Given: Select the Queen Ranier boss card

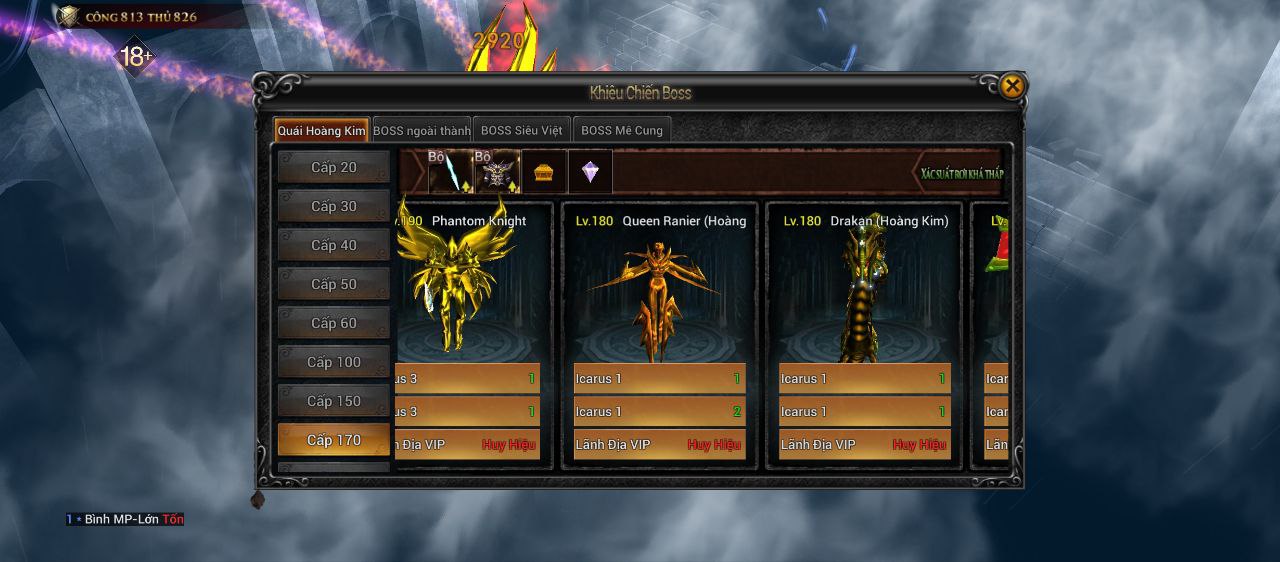Looking at the screenshot, I should coord(659,290).
